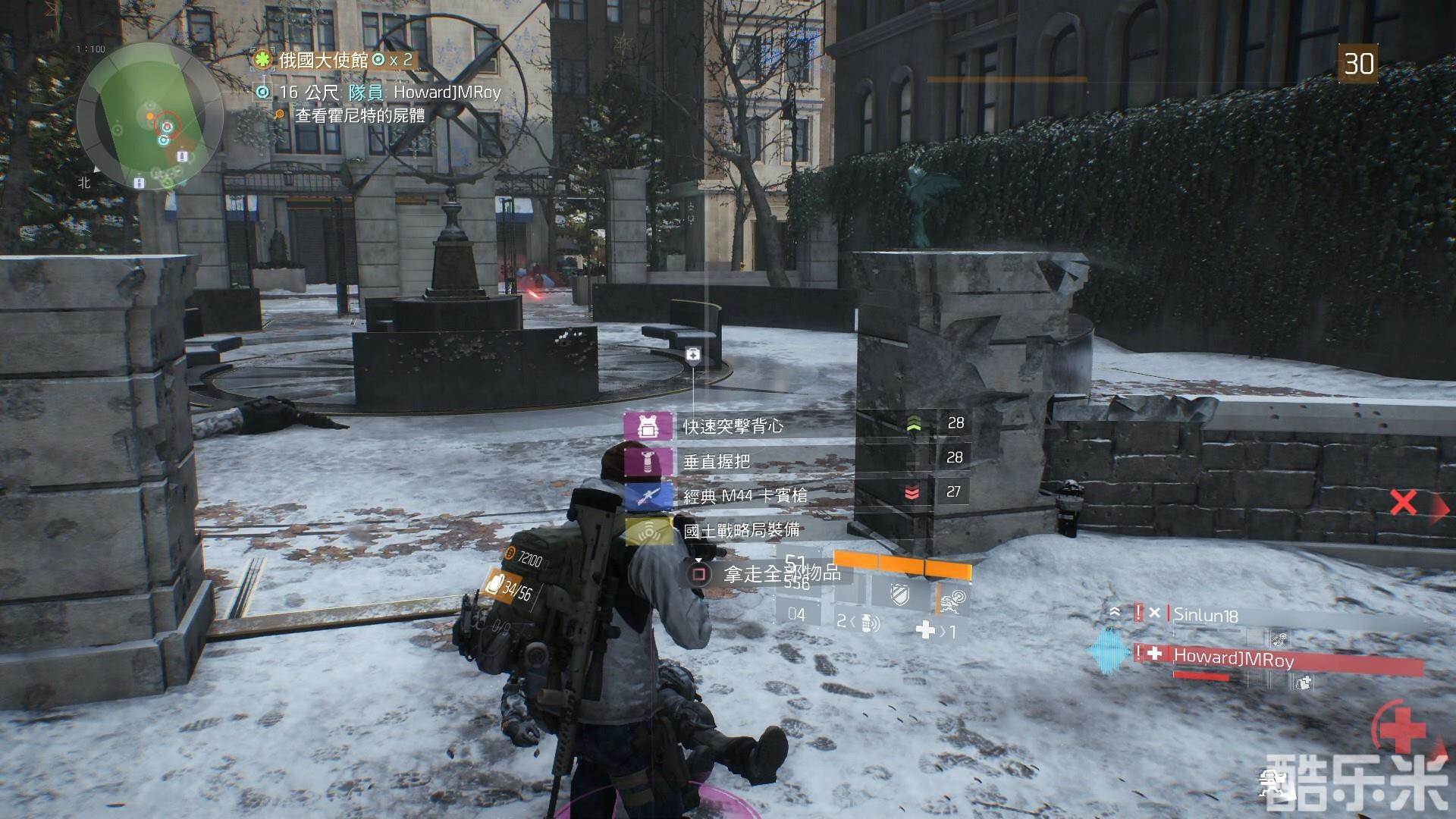Choose the 經典 M44 卡賓槍 loot entry
1456x819 pixels.
pos(745,495)
